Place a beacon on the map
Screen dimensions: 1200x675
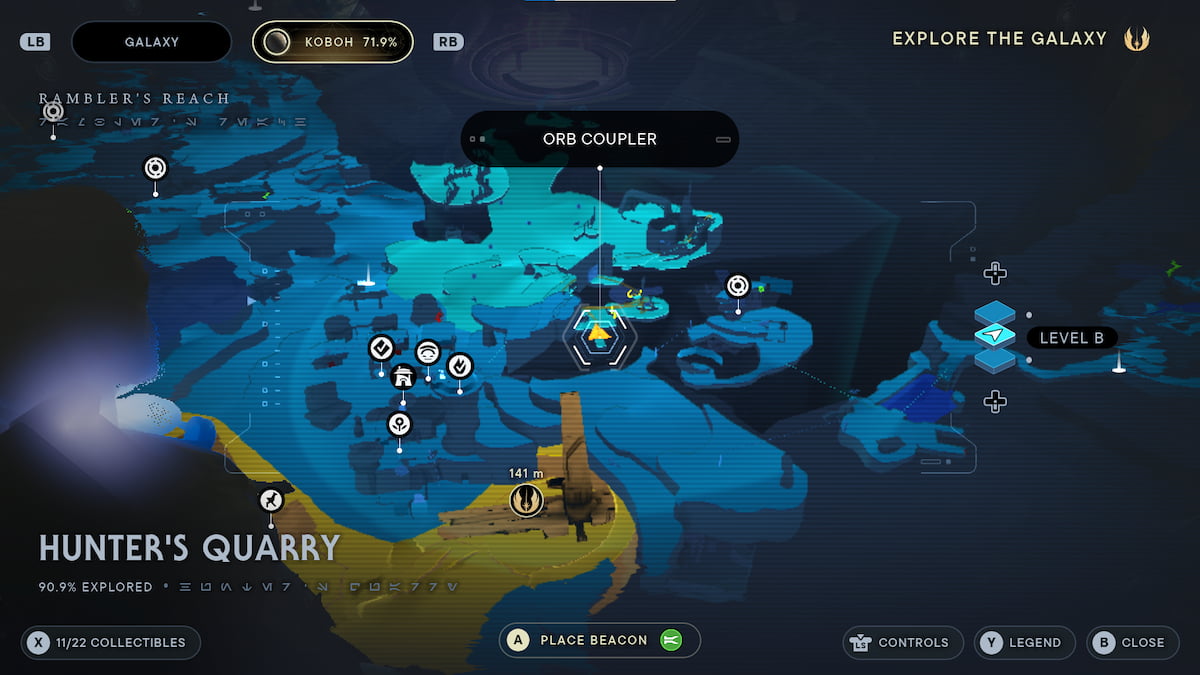tap(599, 640)
